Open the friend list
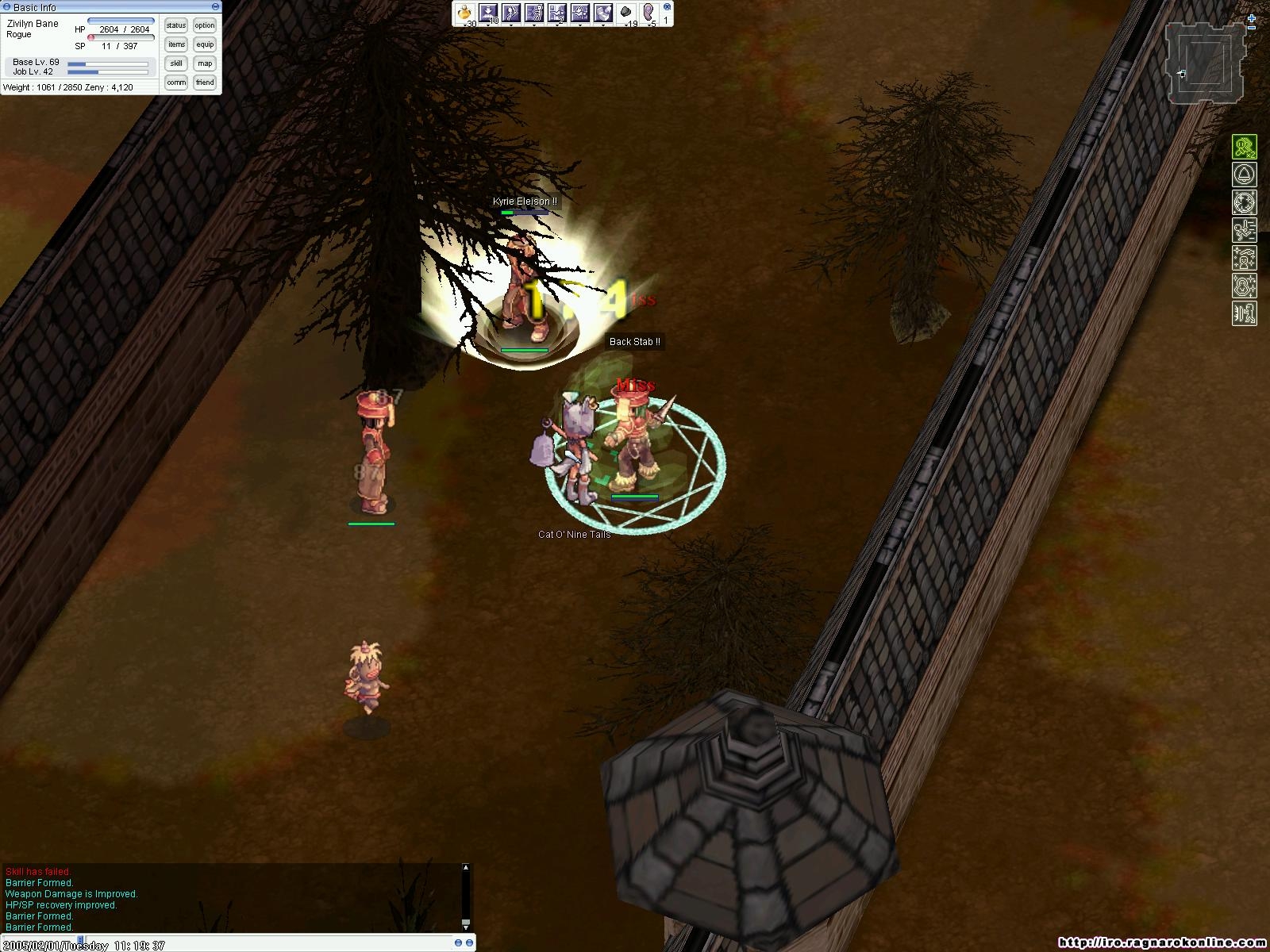 [205, 83]
